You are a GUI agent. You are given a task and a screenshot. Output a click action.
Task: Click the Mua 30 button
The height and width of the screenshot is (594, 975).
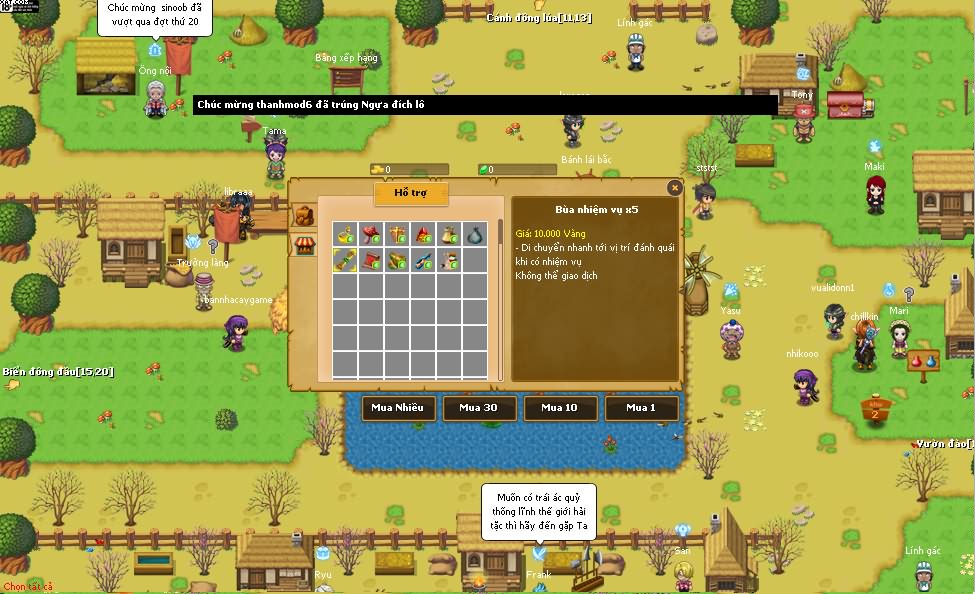(x=480, y=408)
